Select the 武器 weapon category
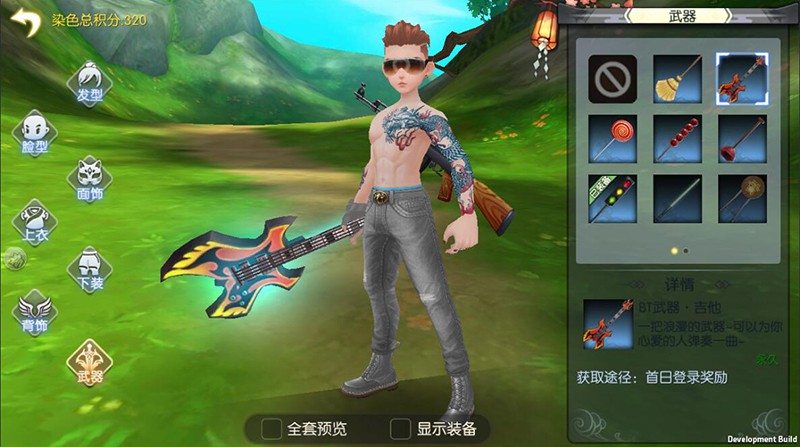This screenshot has height=447, width=800. [x=89, y=361]
